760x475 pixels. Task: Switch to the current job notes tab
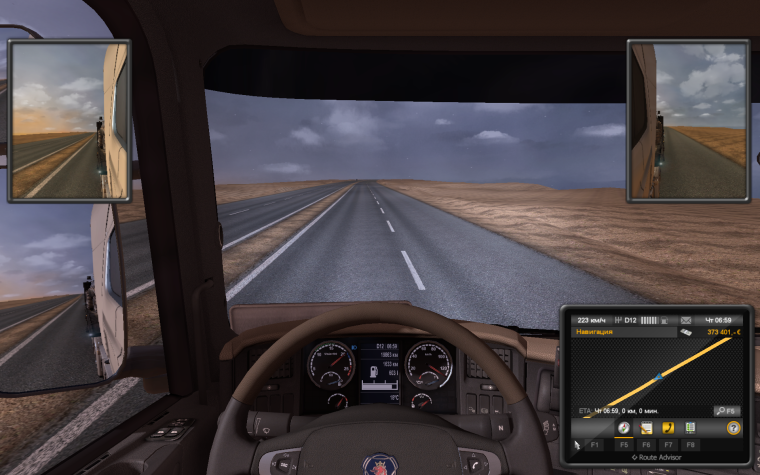646,428
